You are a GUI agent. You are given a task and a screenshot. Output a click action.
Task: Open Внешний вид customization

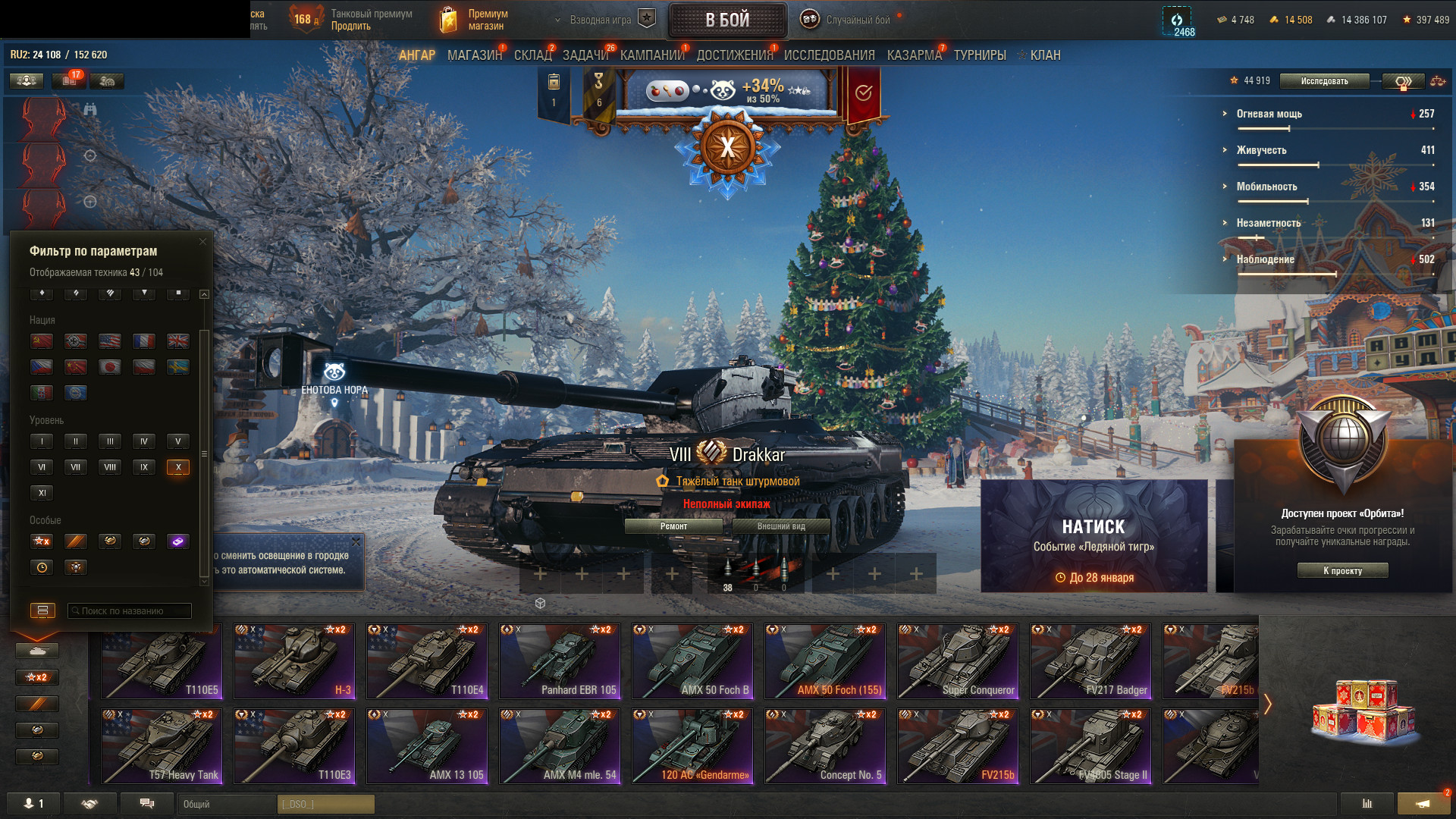781,526
